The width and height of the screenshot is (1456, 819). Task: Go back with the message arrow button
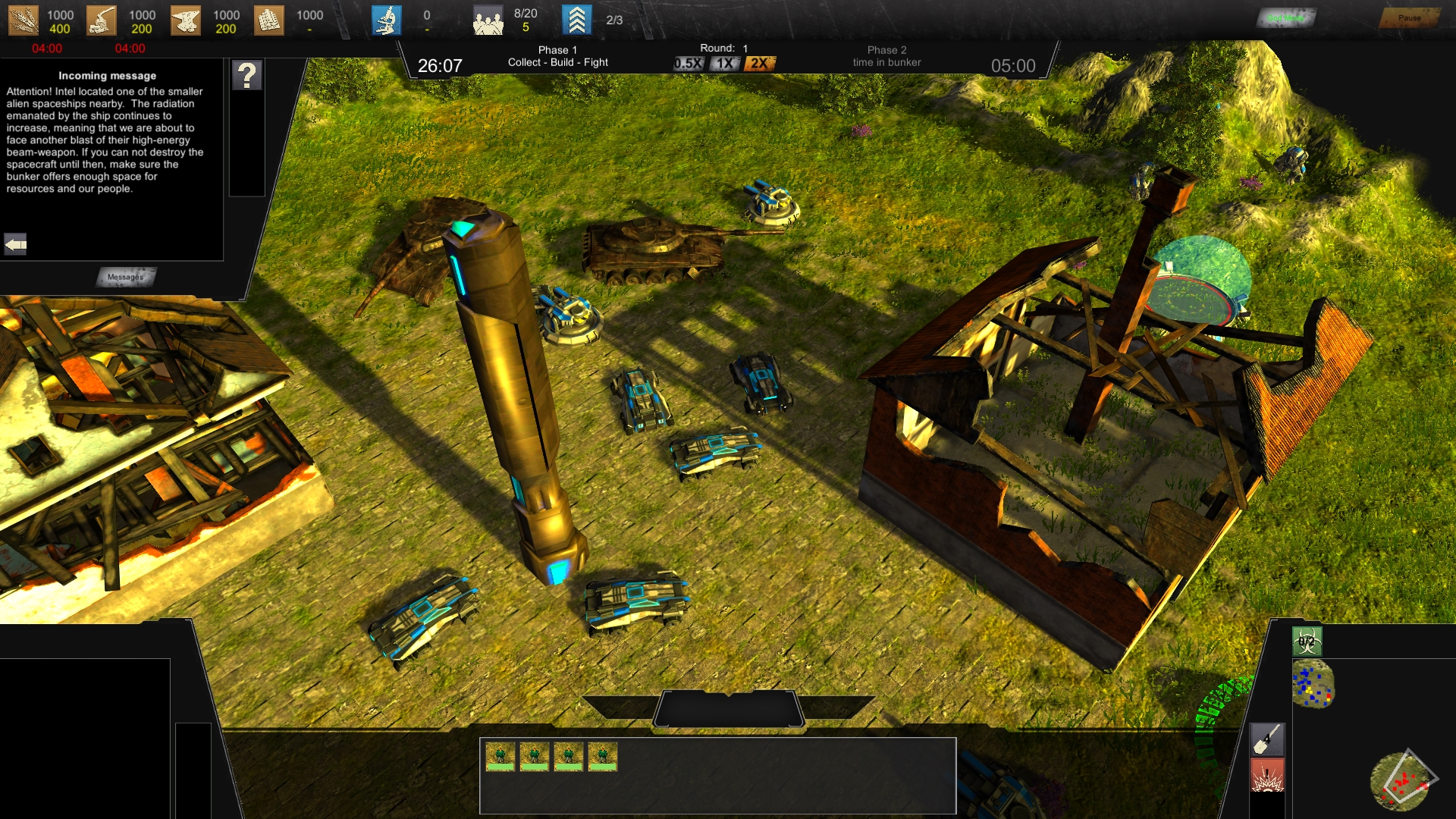pyautogui.click(x=15, y=244)
